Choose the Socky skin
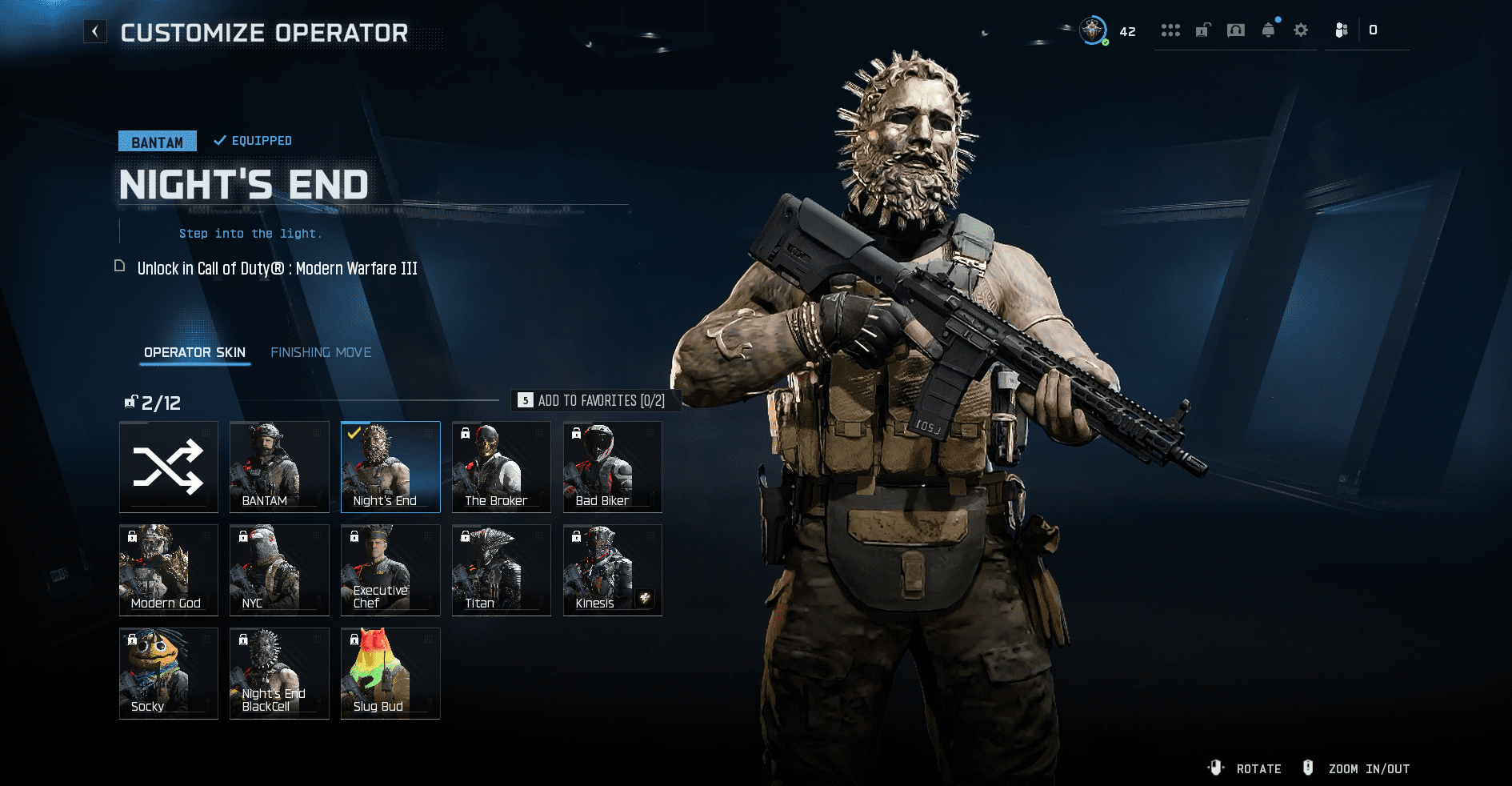The height and width of the screenshot is (786, 1512). tap(169, 673)
